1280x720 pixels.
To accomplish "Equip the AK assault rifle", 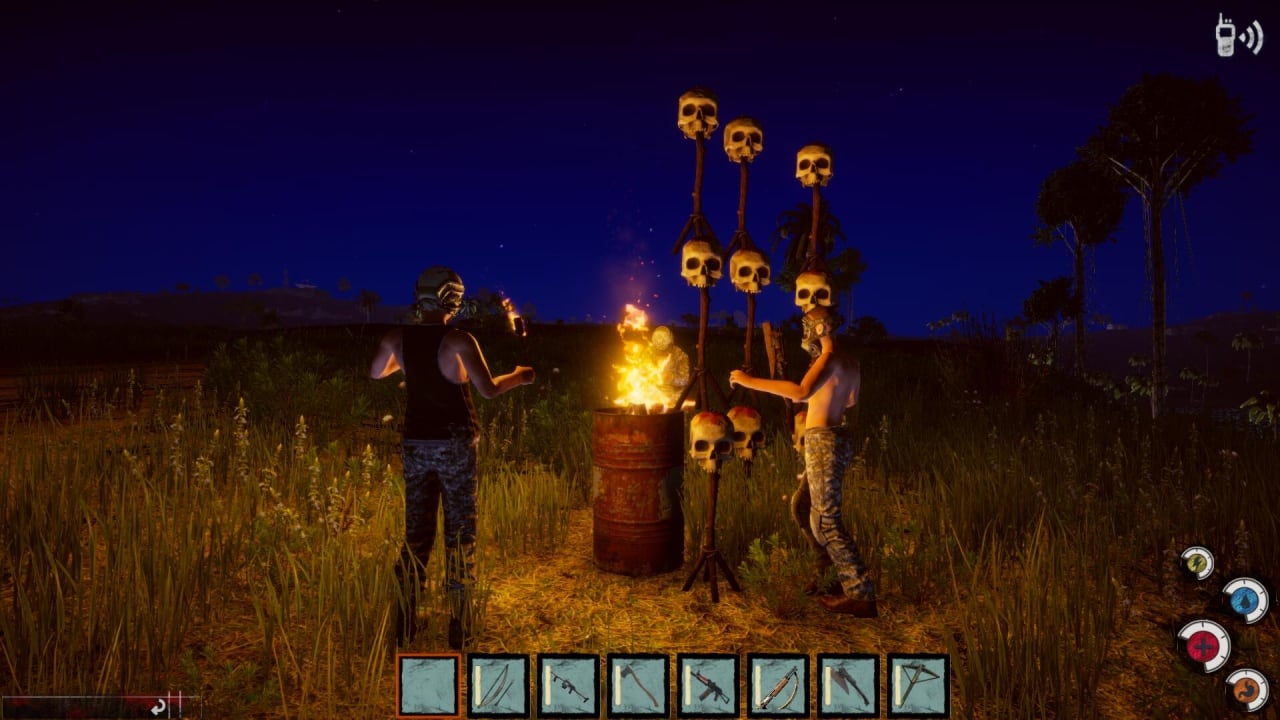I will [708, 685].
